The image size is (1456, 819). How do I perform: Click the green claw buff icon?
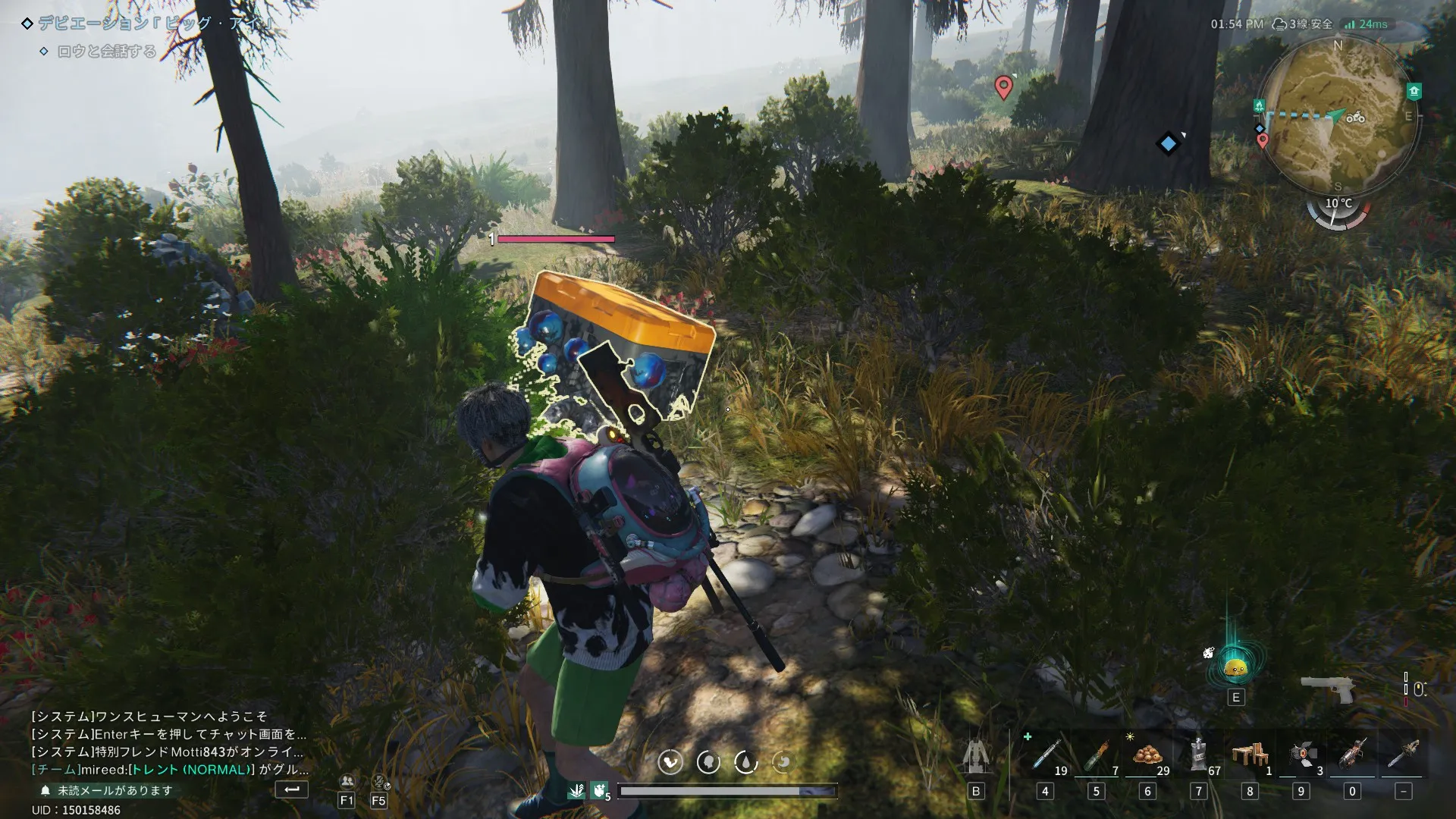click(x=599, y=791)
